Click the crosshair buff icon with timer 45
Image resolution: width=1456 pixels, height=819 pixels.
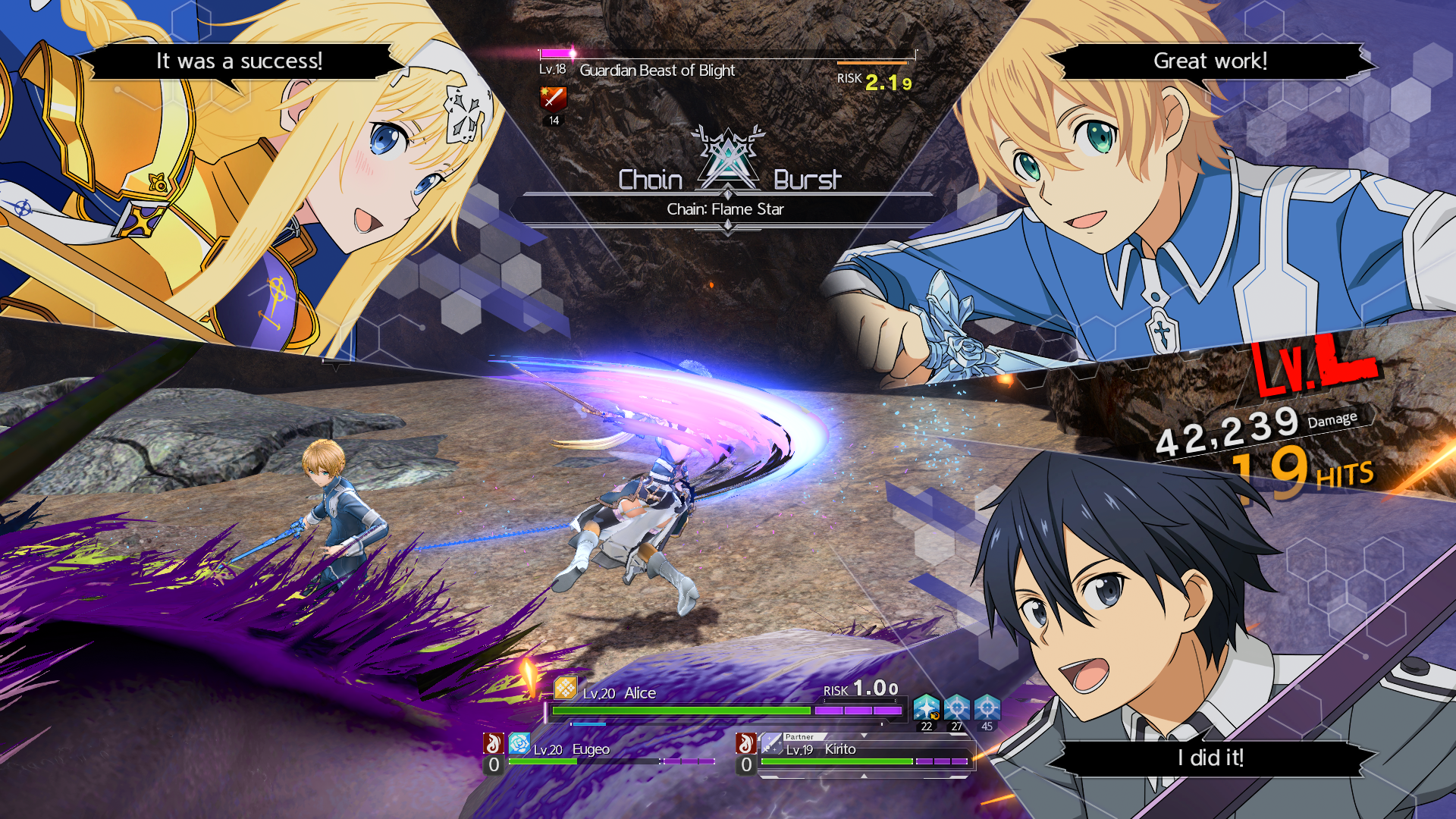point(987,708)
